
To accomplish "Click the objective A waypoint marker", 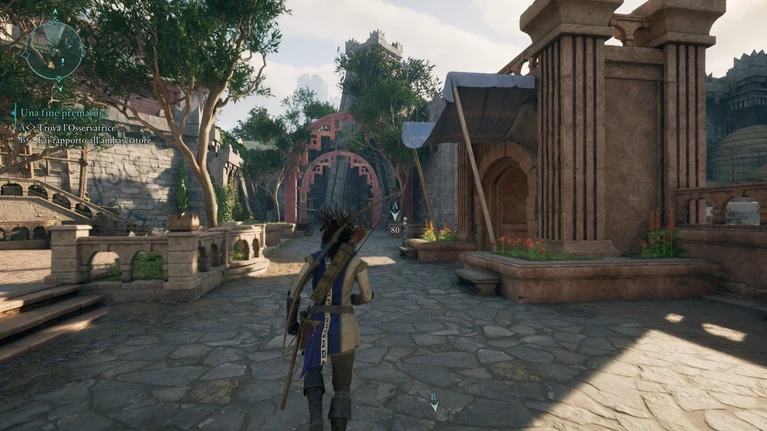I will [395, 212].
